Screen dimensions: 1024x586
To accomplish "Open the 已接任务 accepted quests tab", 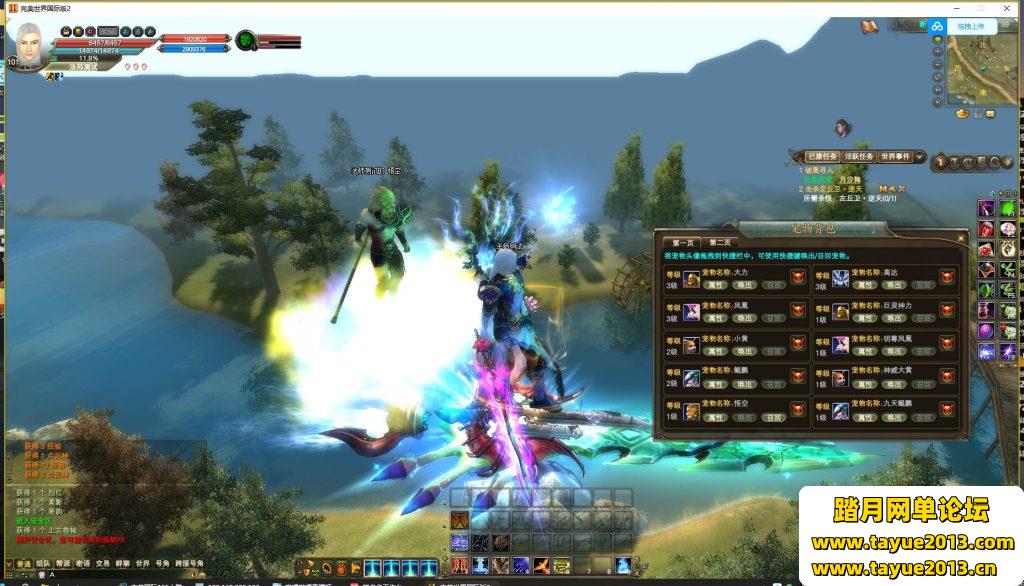I will click(x=822, y=157).
